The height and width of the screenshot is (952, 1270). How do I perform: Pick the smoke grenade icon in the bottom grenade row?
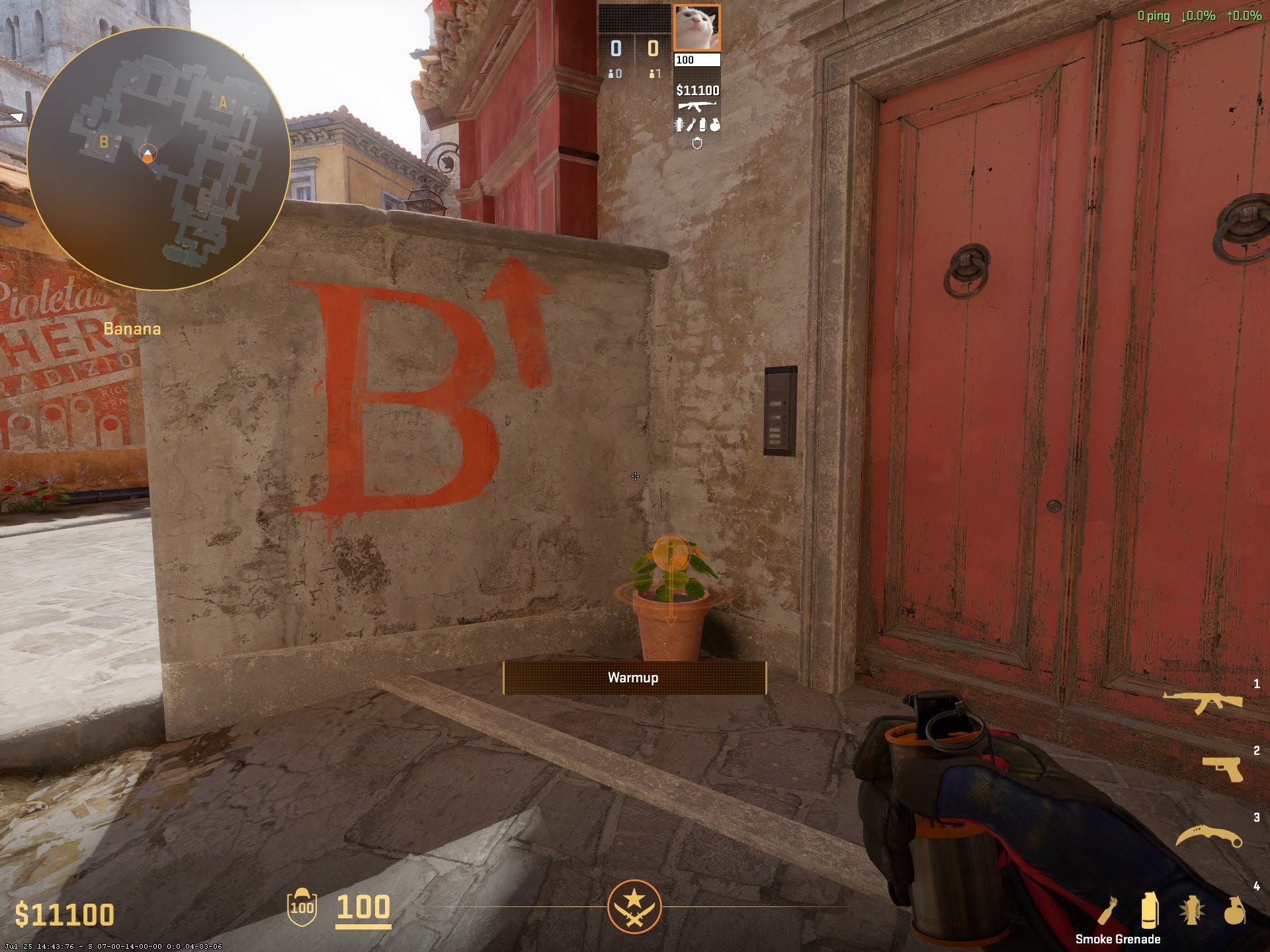tap(1150, 912)
